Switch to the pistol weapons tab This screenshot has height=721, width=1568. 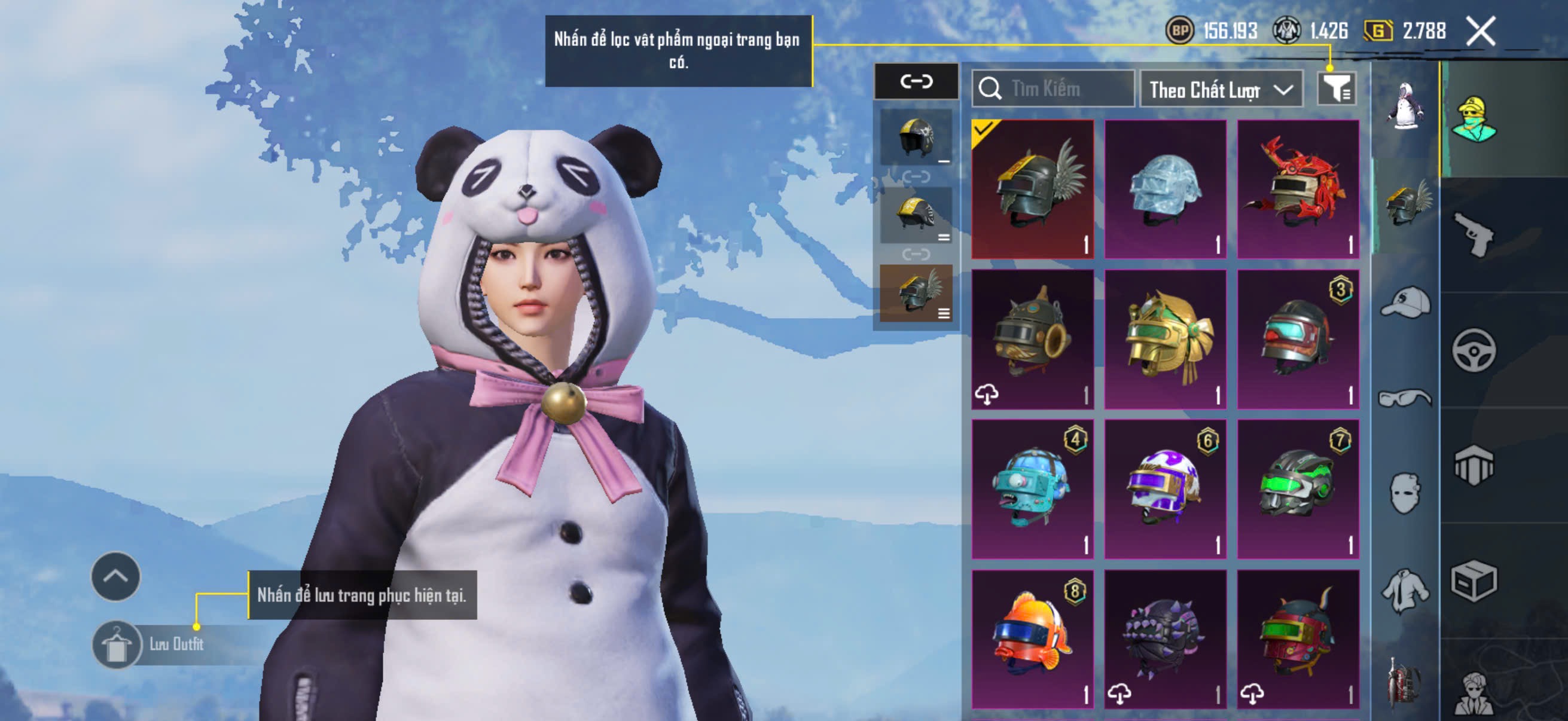[1473, 235]
